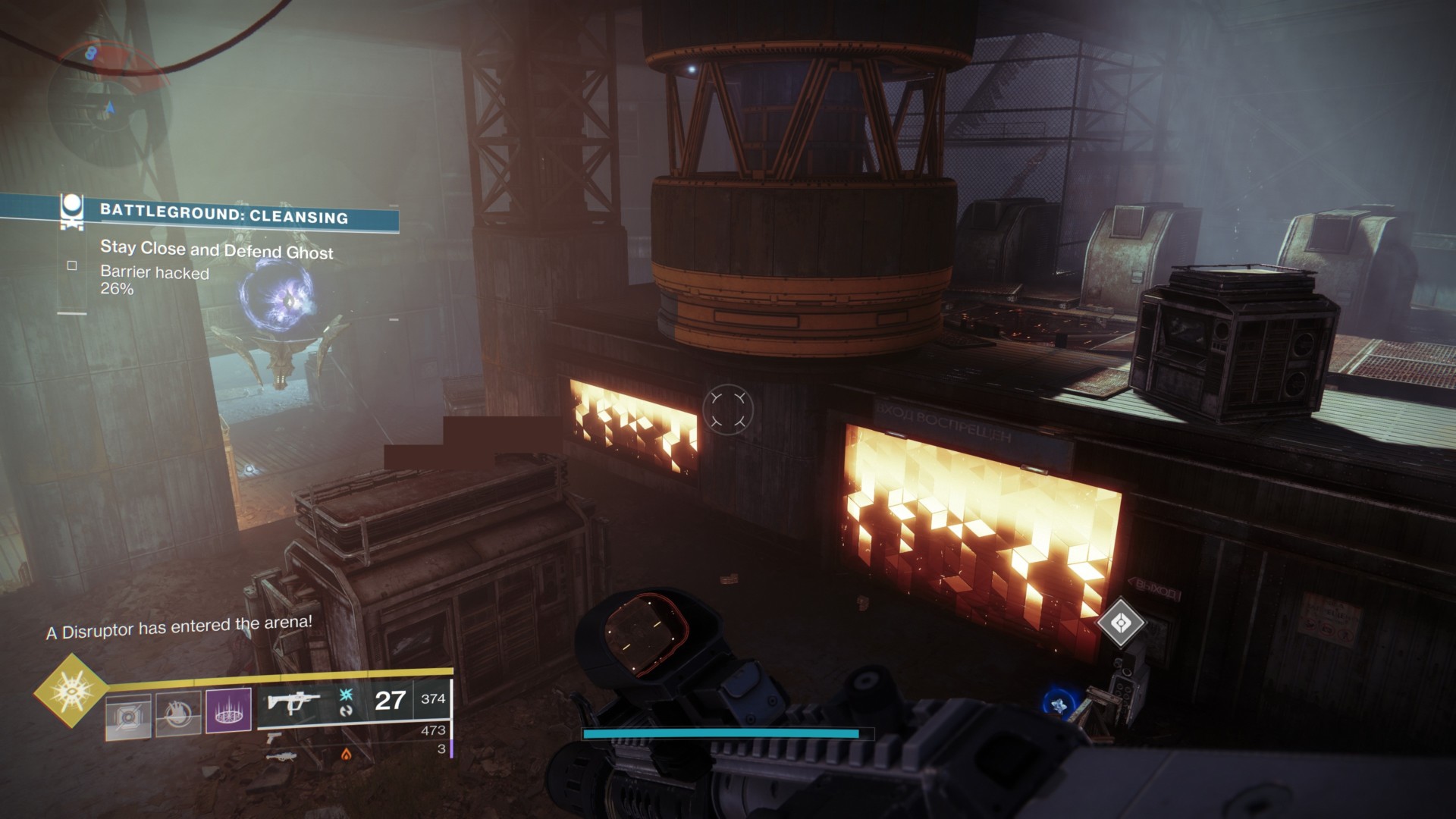Activate the purple rift class ability

(x=229, y=712)
